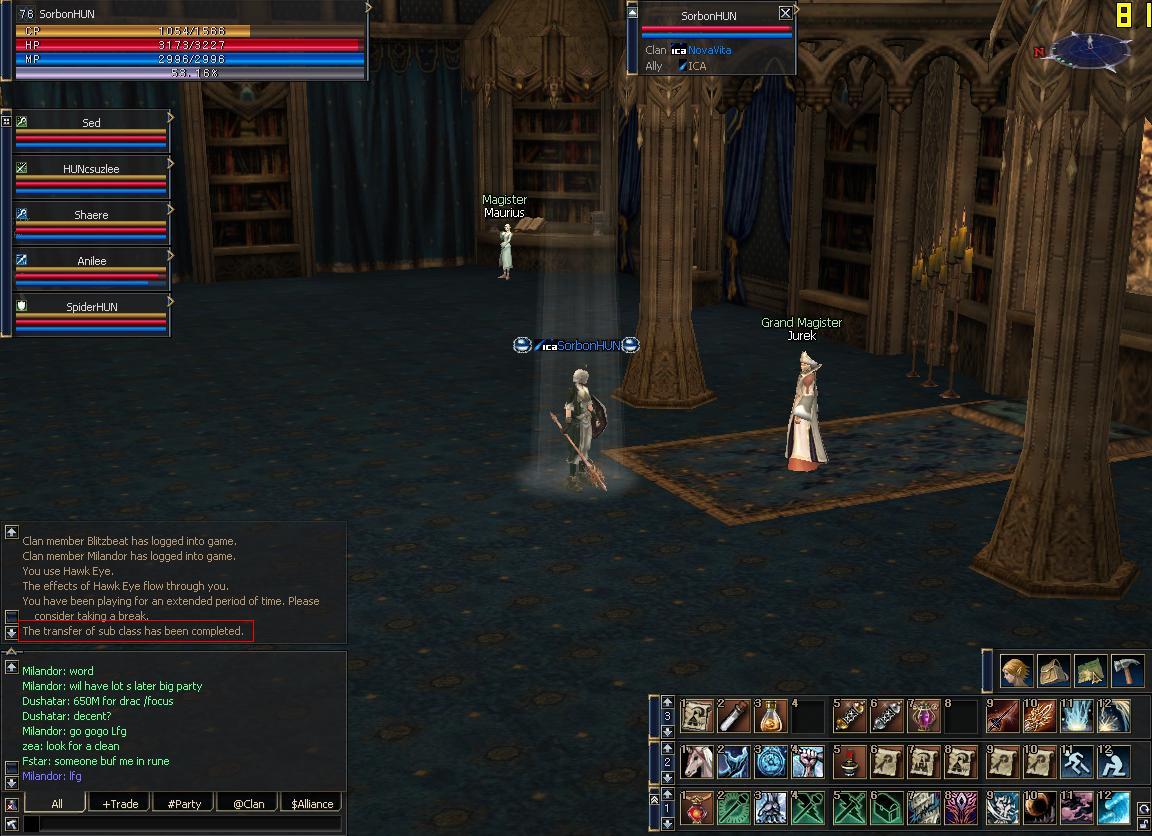The width and height of the screenshot is (1152, 836).
Task: Activate the white horse mount skill
Action: click(x=697, y=762)
